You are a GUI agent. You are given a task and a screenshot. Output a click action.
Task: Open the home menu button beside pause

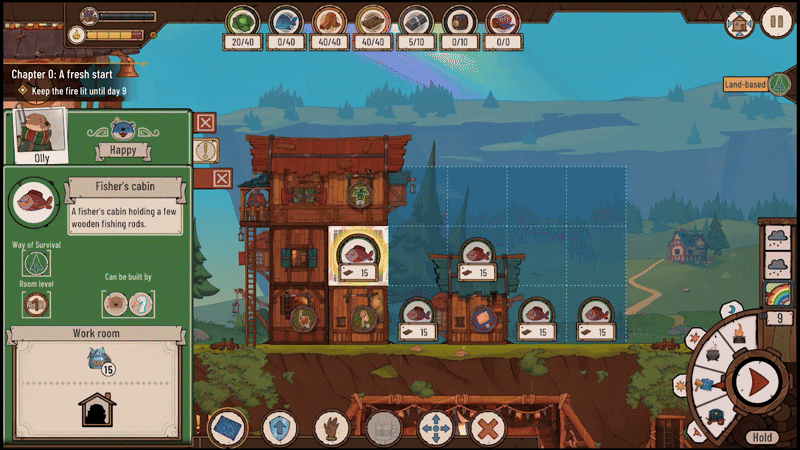(x=740, y=22)
